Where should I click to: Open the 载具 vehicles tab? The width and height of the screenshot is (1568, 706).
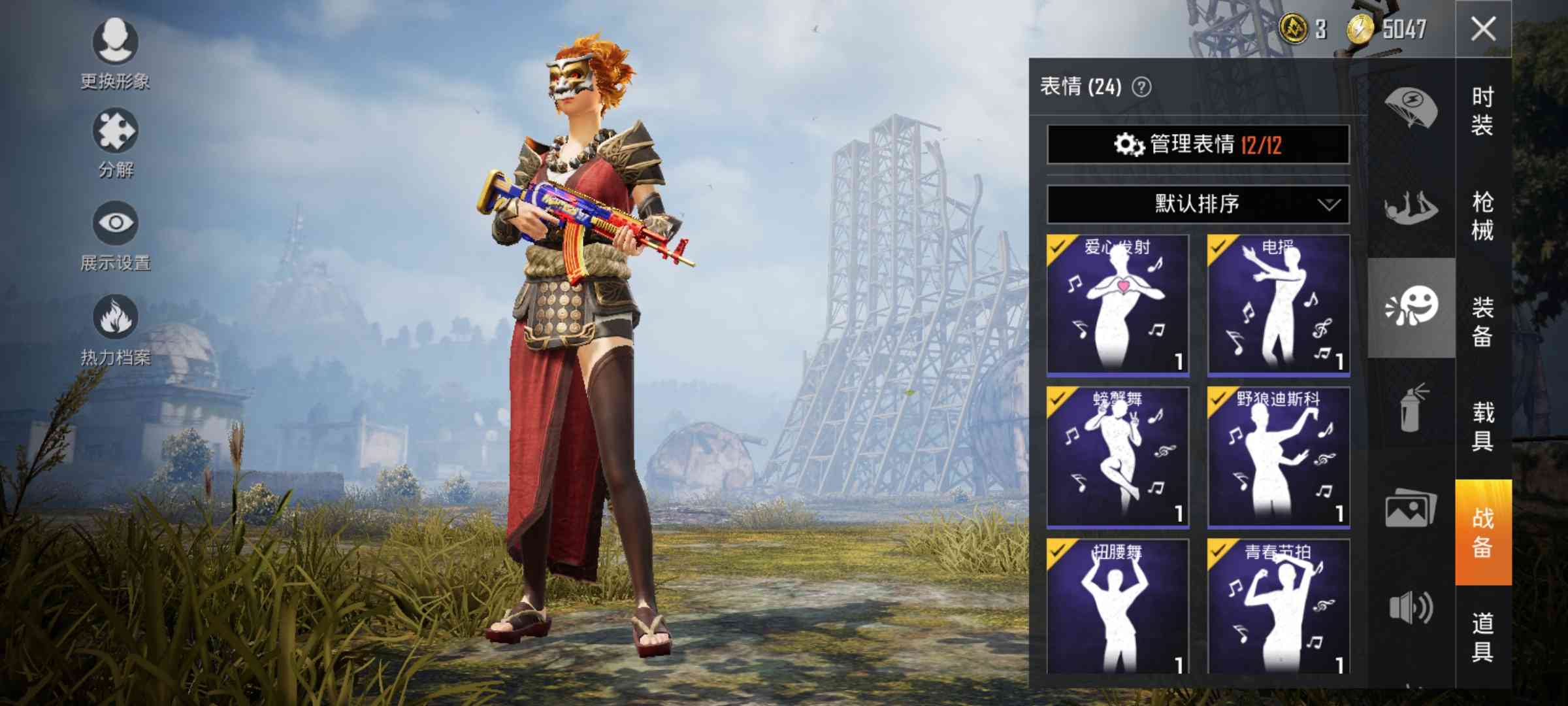tap(1483, 427)
